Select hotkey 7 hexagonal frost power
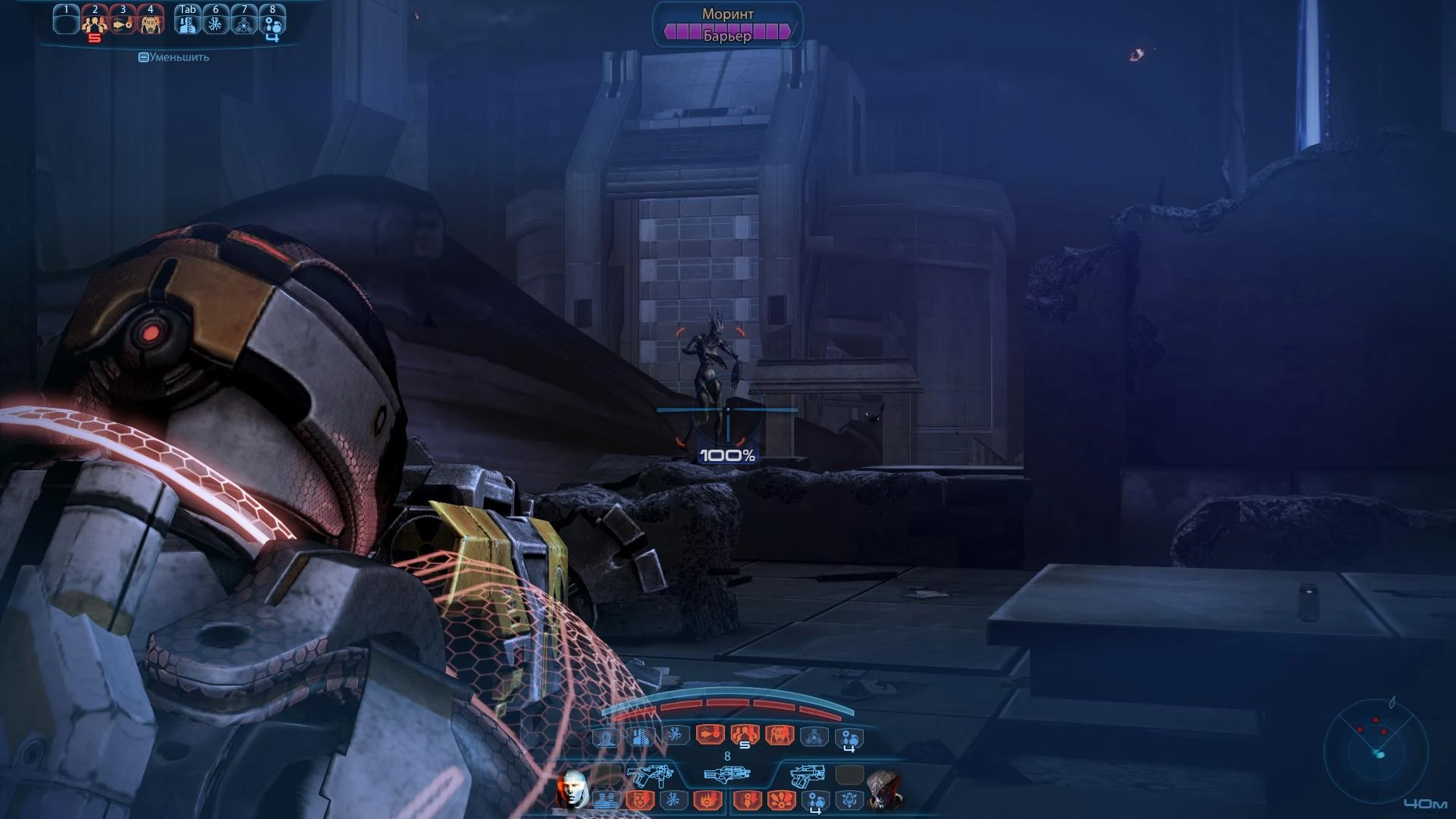 243,23
